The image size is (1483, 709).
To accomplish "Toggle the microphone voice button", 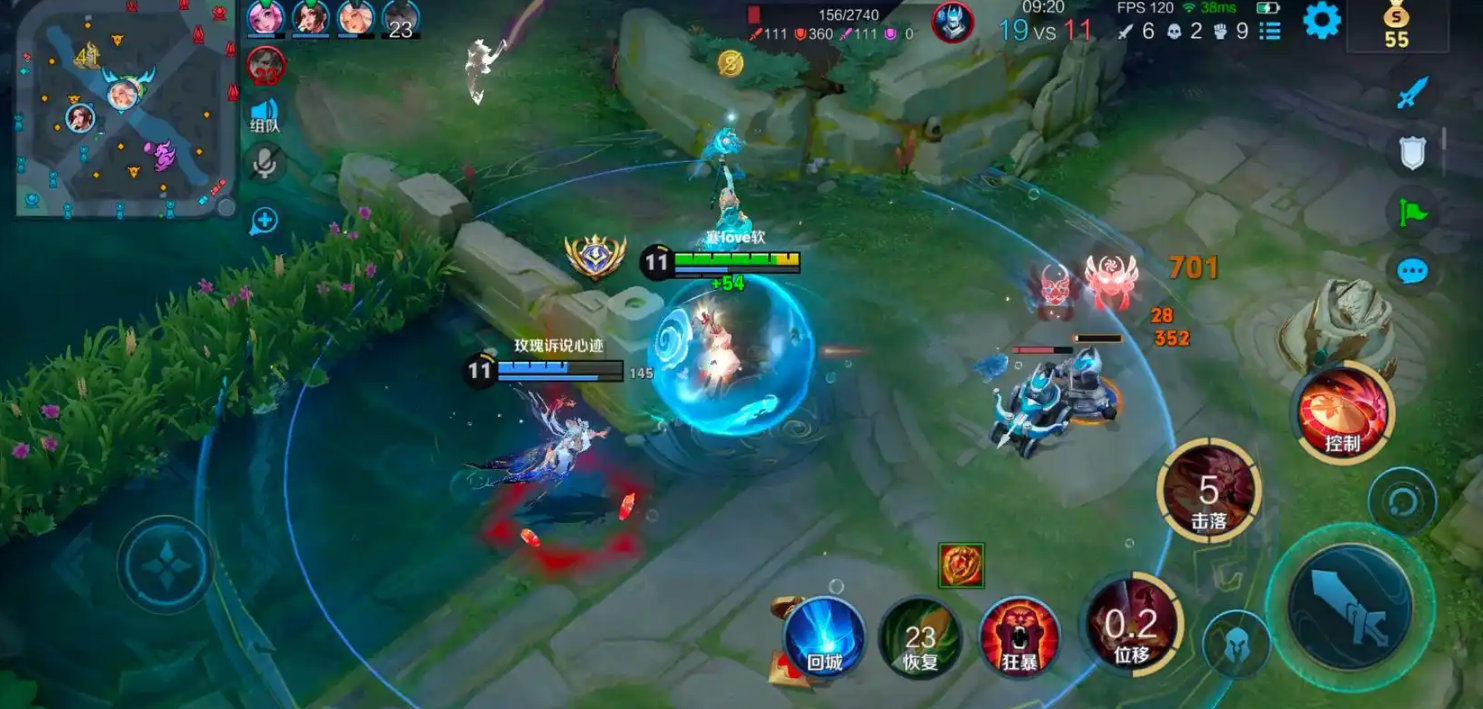I will tap(265, 164).
